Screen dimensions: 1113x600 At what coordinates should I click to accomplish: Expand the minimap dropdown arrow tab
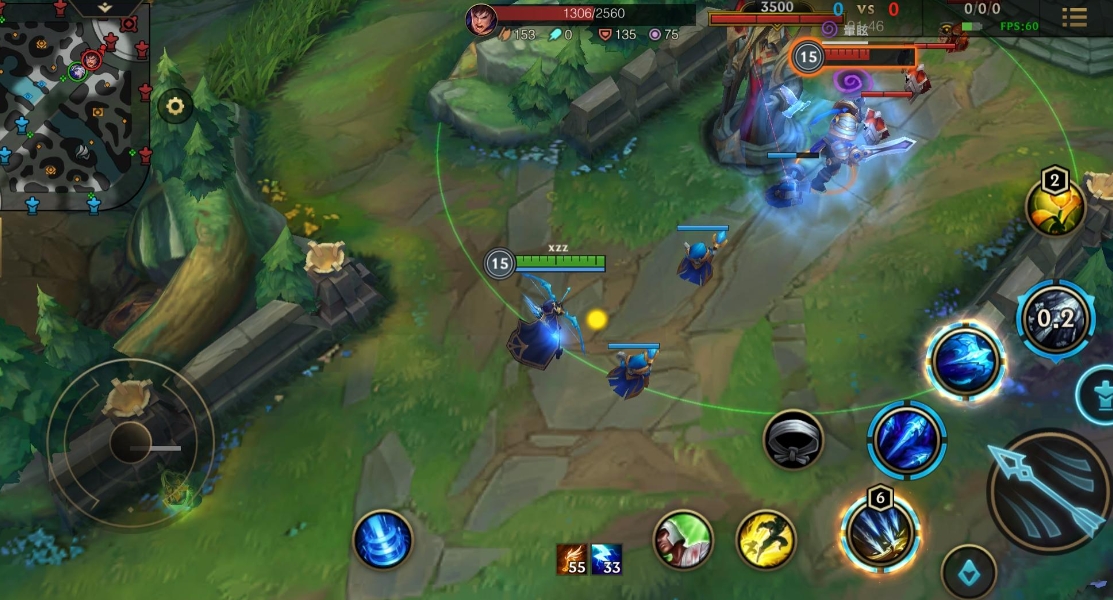tap(105, 7)
